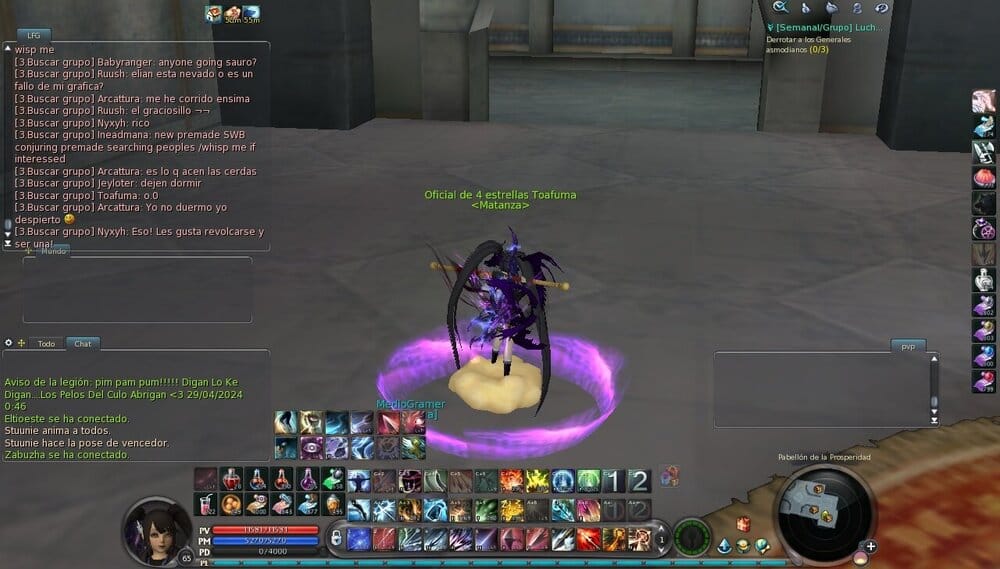The width and height of the screenshot is (1000, 569).
Task: Use the red seashell item in side bar
Action: point(984,178)
